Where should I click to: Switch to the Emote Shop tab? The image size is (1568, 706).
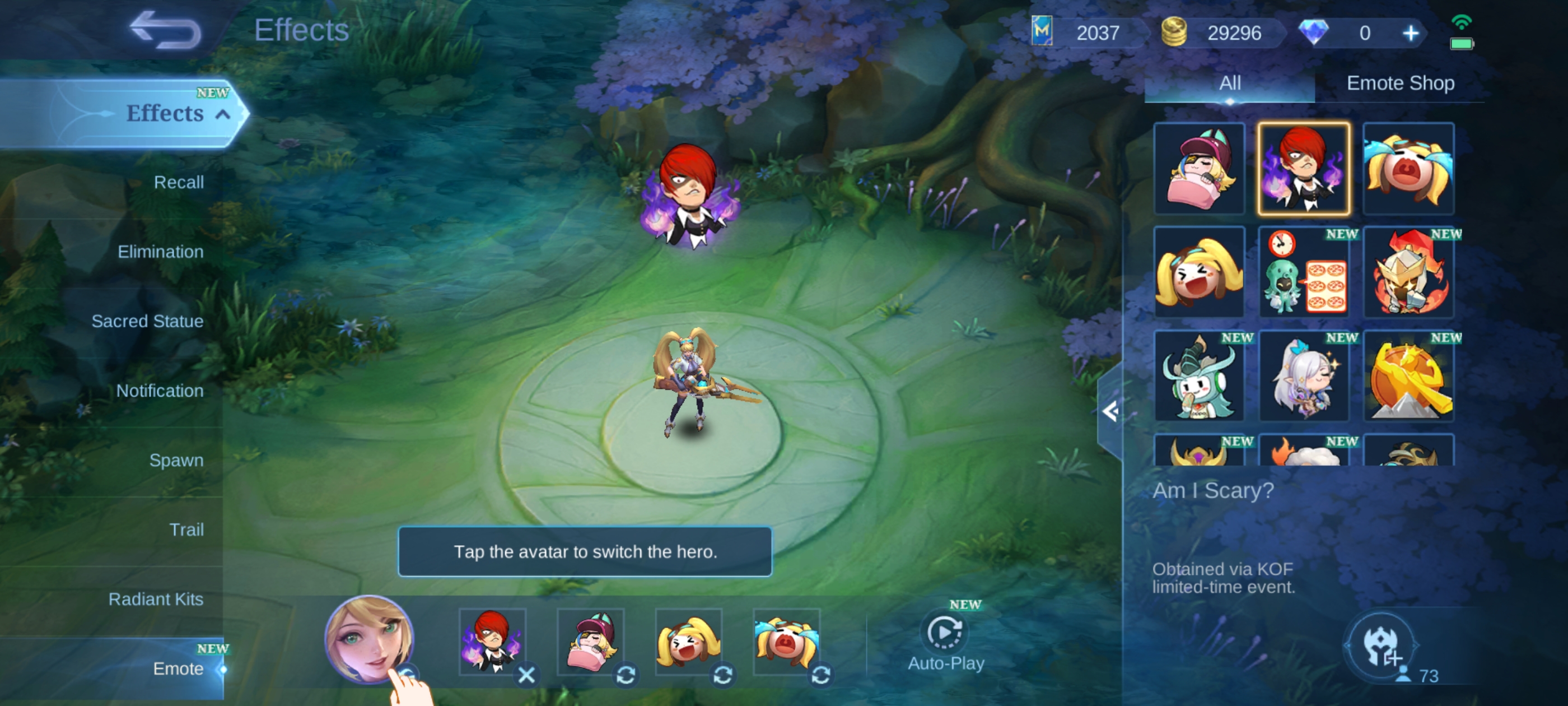click(x=1400, y=83)
